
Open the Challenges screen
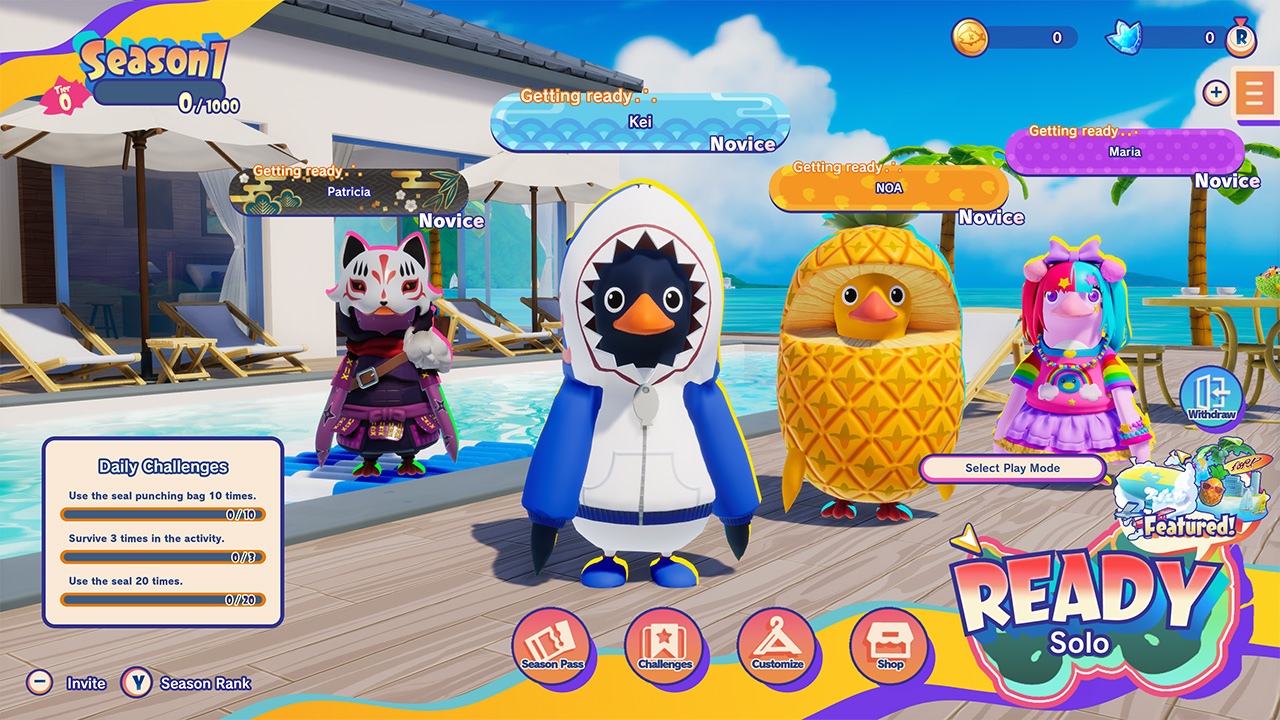[665, 649]
